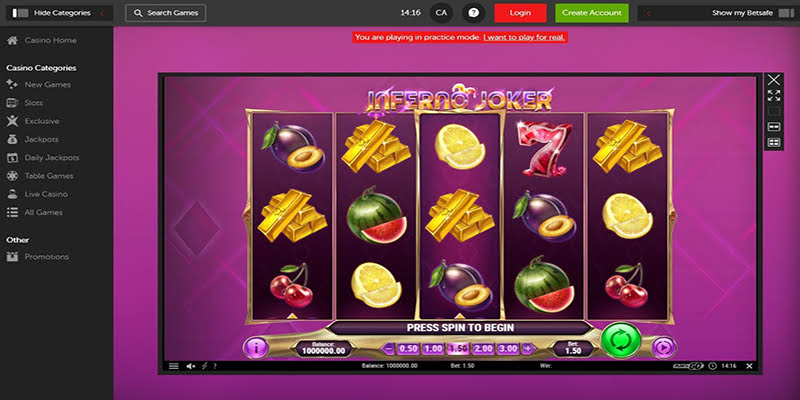Image resolution: width=800 pixels, height=400 pixels.
Task: Decrease the bet with the minus button
Action: point(389,349)
